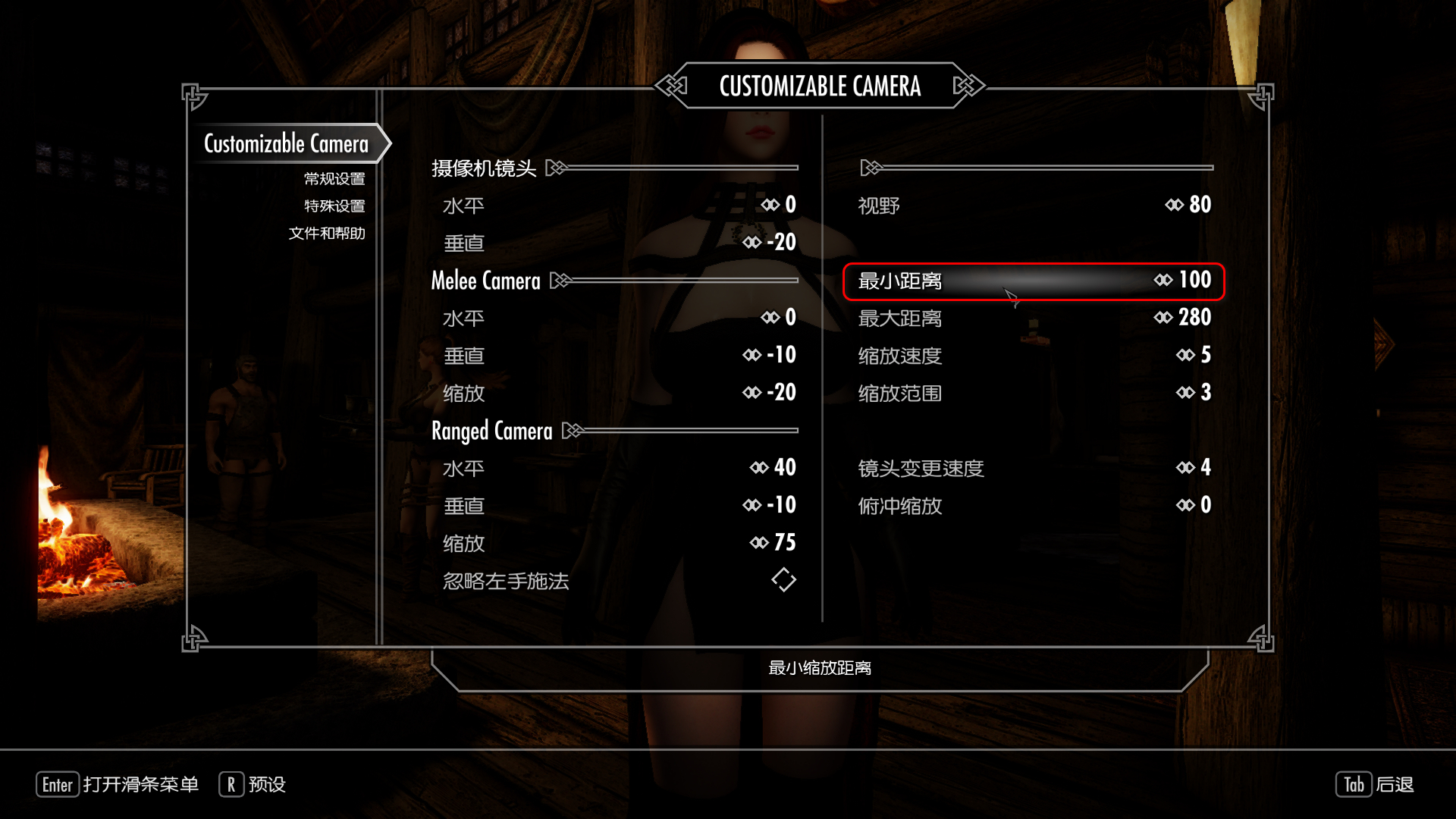Click the 预设 default button
This screenshot has height=819, width=1456.
pyautogui.click(x=253, y=785)
